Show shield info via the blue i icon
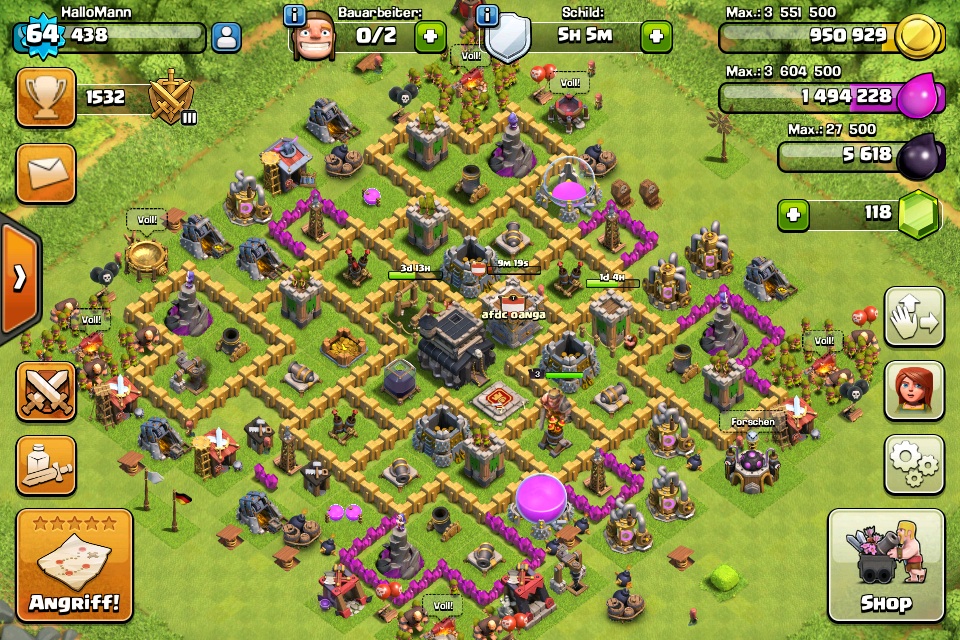Viewport: 960px width, 640px height. (488, 15)
